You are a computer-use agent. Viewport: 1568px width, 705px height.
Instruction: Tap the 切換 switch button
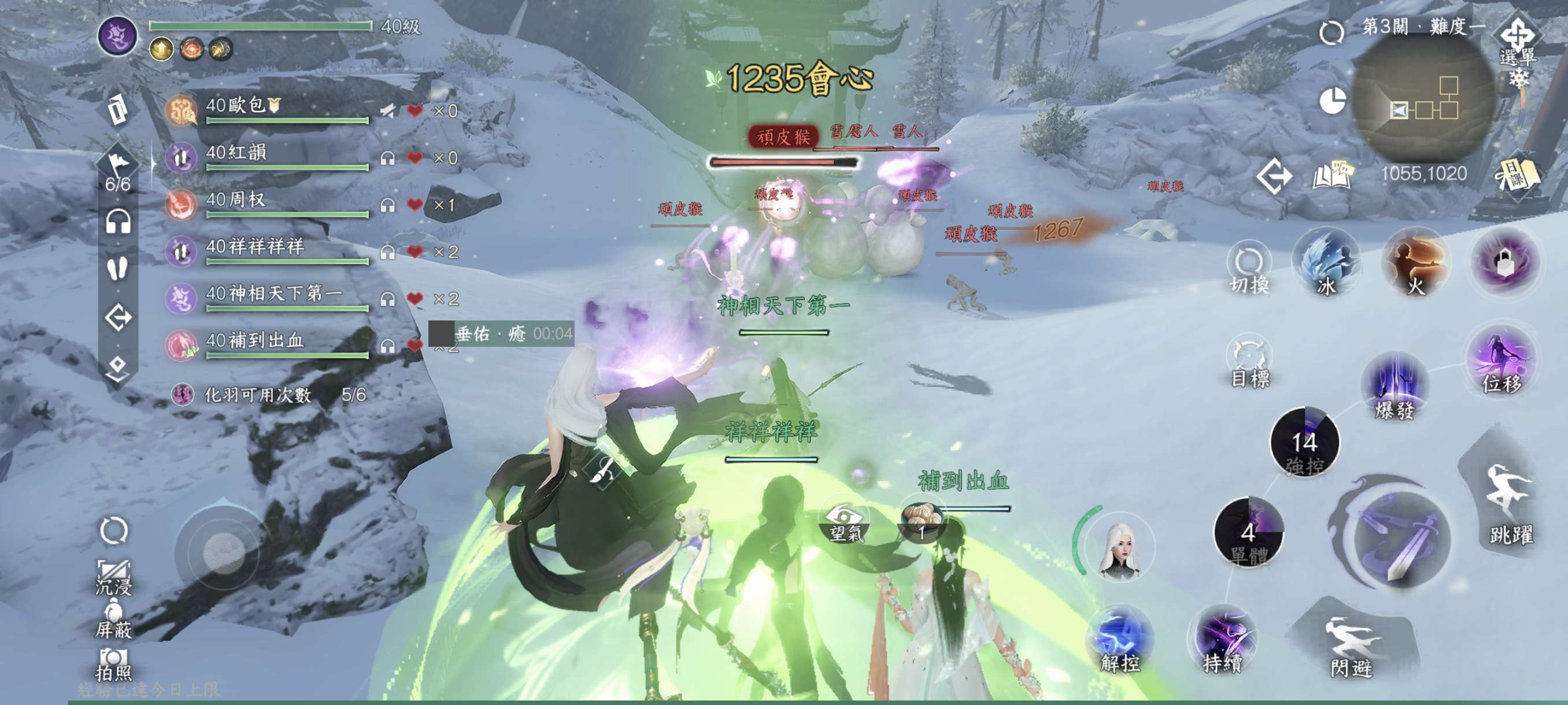pyautogui.click(x=1249, y=268)
